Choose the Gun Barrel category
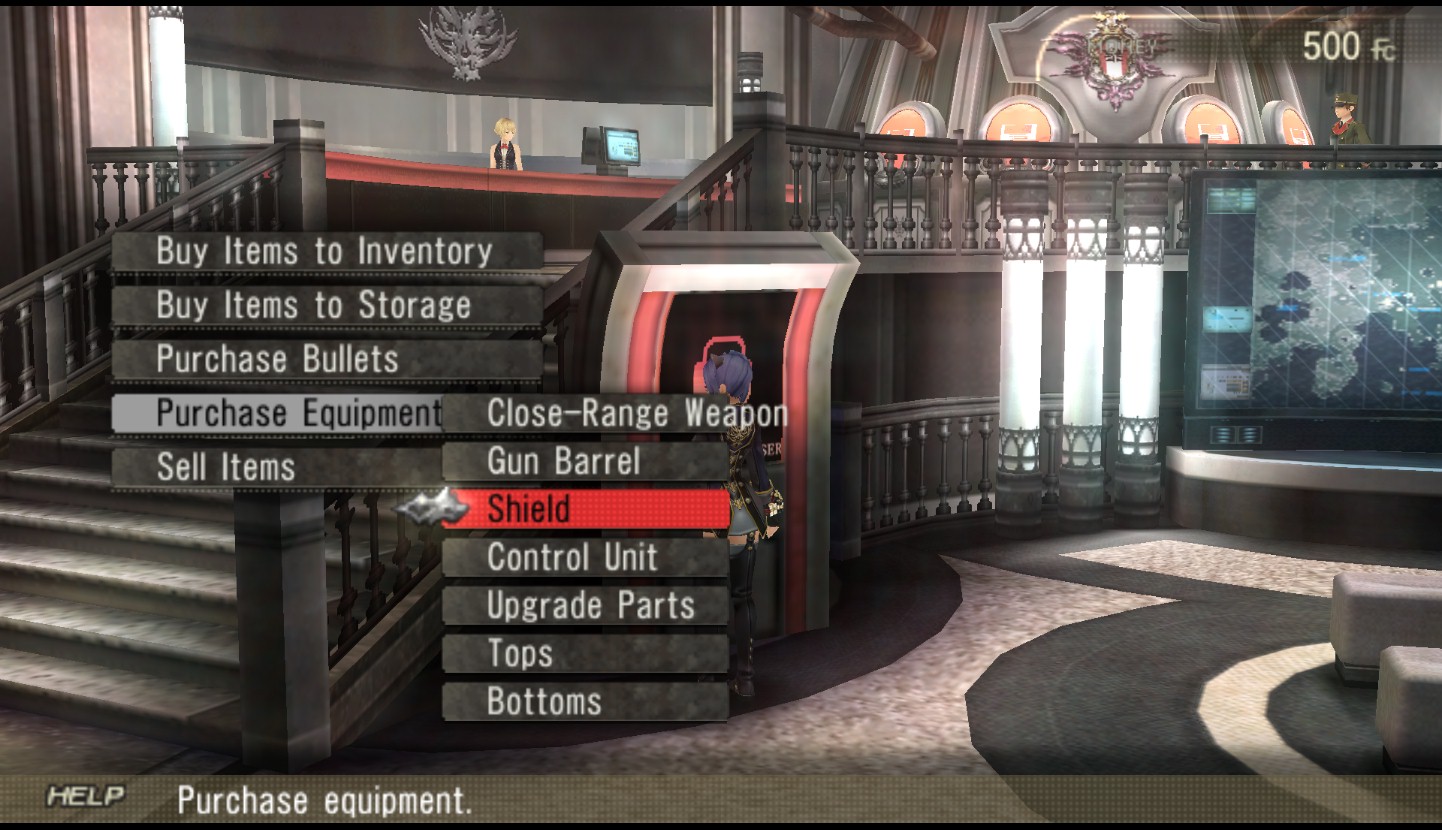Viewport: 1442px width, 830px height. pyautogui.click(x=585, y=461)
